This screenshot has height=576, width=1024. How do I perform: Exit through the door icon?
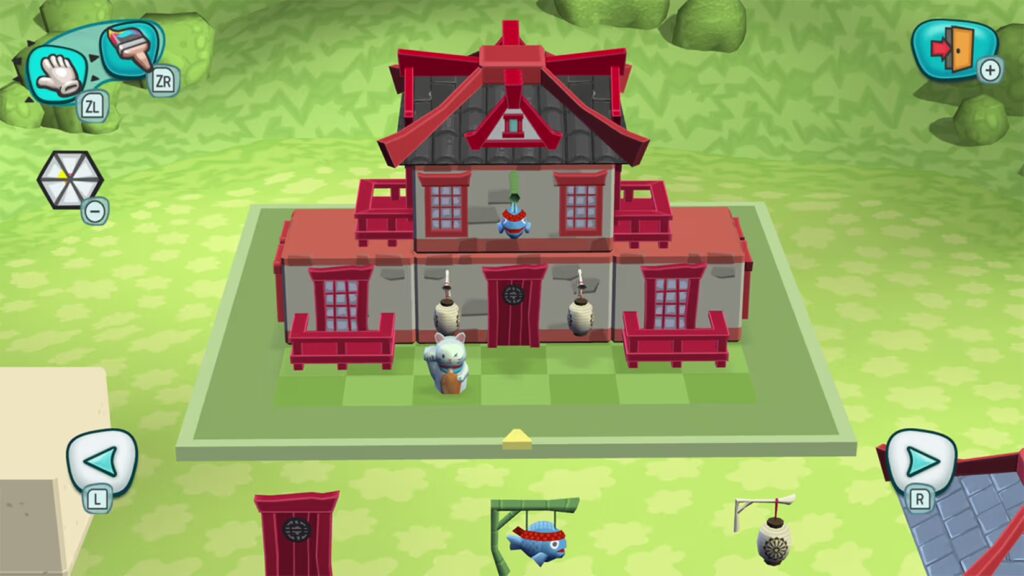pyautogui.click(x=953, y=49)
